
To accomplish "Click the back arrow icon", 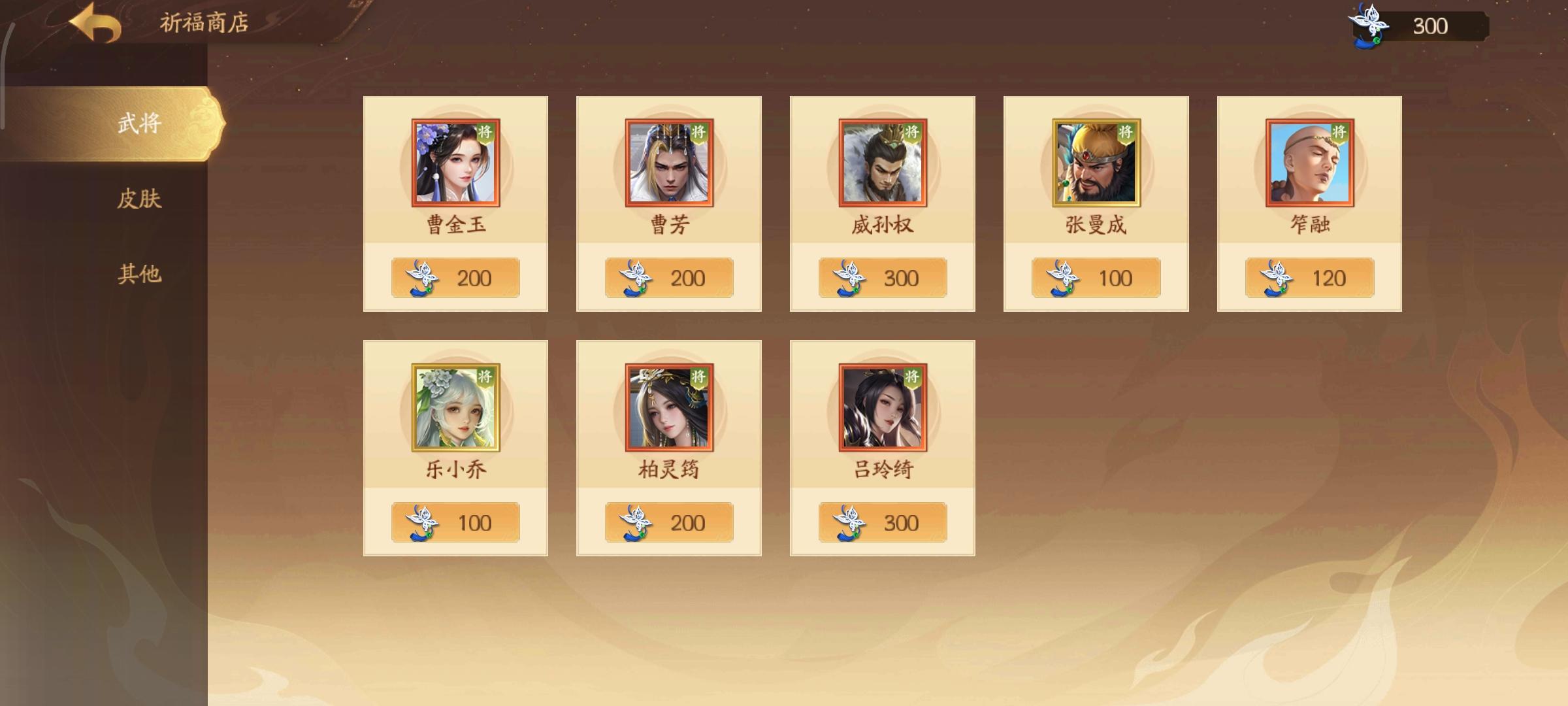I will tap(93, 24).
